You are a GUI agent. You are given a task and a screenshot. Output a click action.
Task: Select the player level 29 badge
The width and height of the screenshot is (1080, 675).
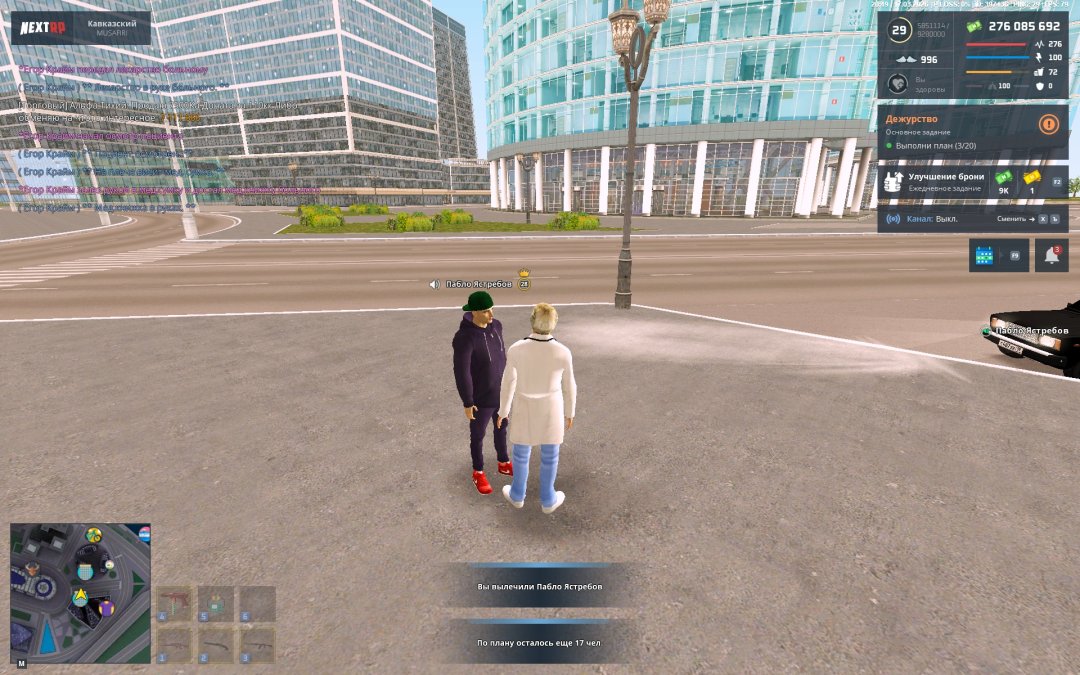tap(899, 30)
